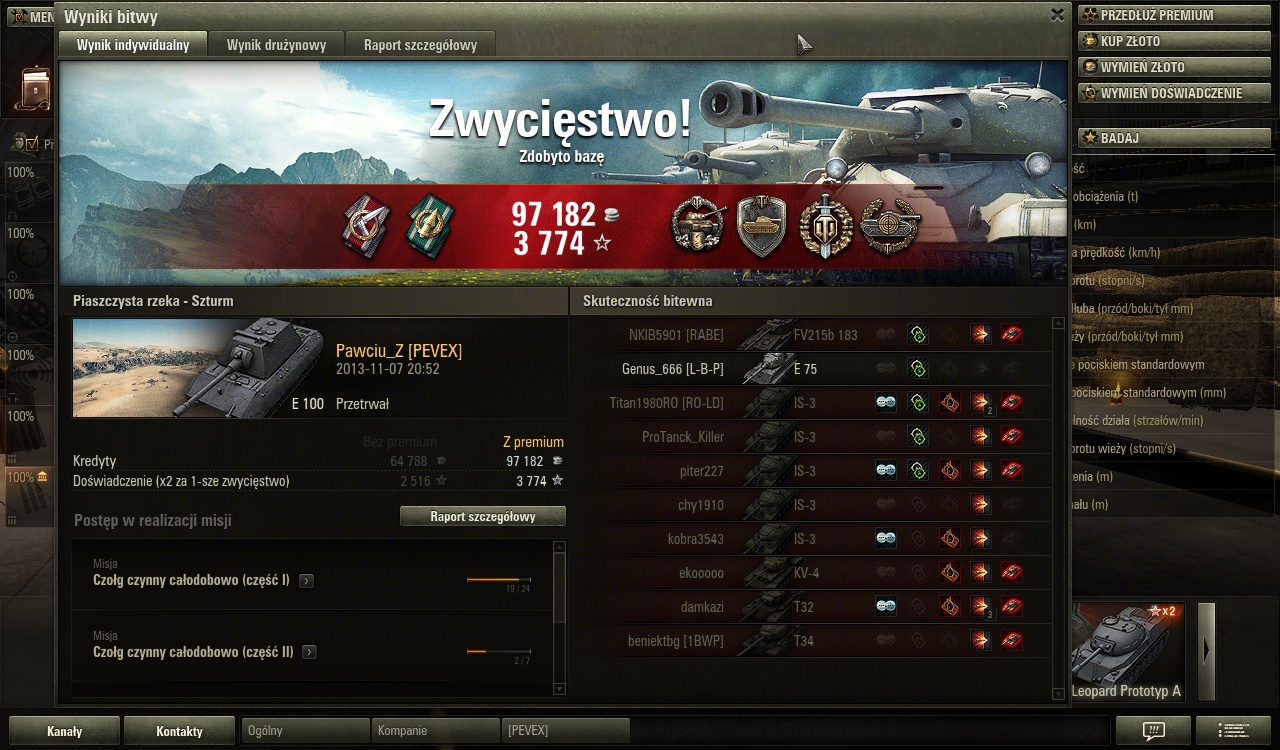Click Przedłuż Premium button
1280x750 pixels.
point(1174,15)
